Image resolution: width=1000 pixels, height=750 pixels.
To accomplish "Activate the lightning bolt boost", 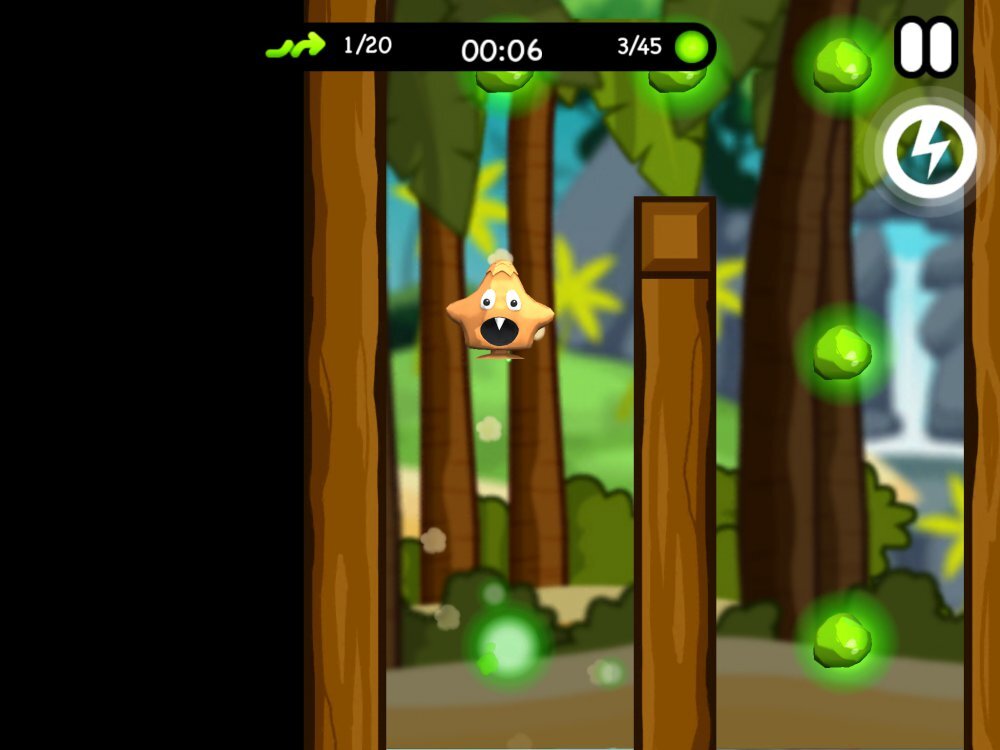I will tap(930, 151).
